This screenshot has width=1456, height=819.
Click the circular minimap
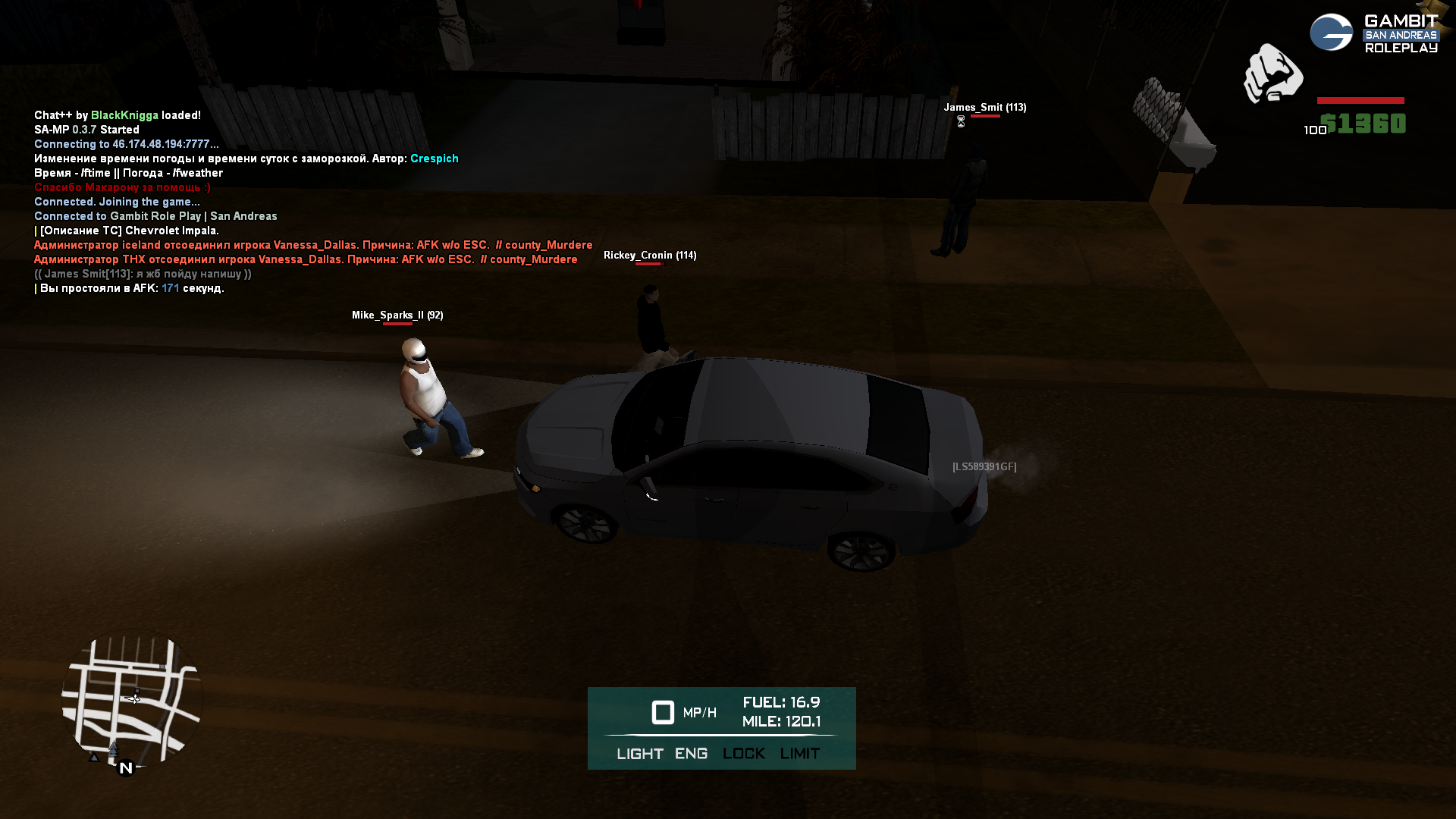point(133,699)
